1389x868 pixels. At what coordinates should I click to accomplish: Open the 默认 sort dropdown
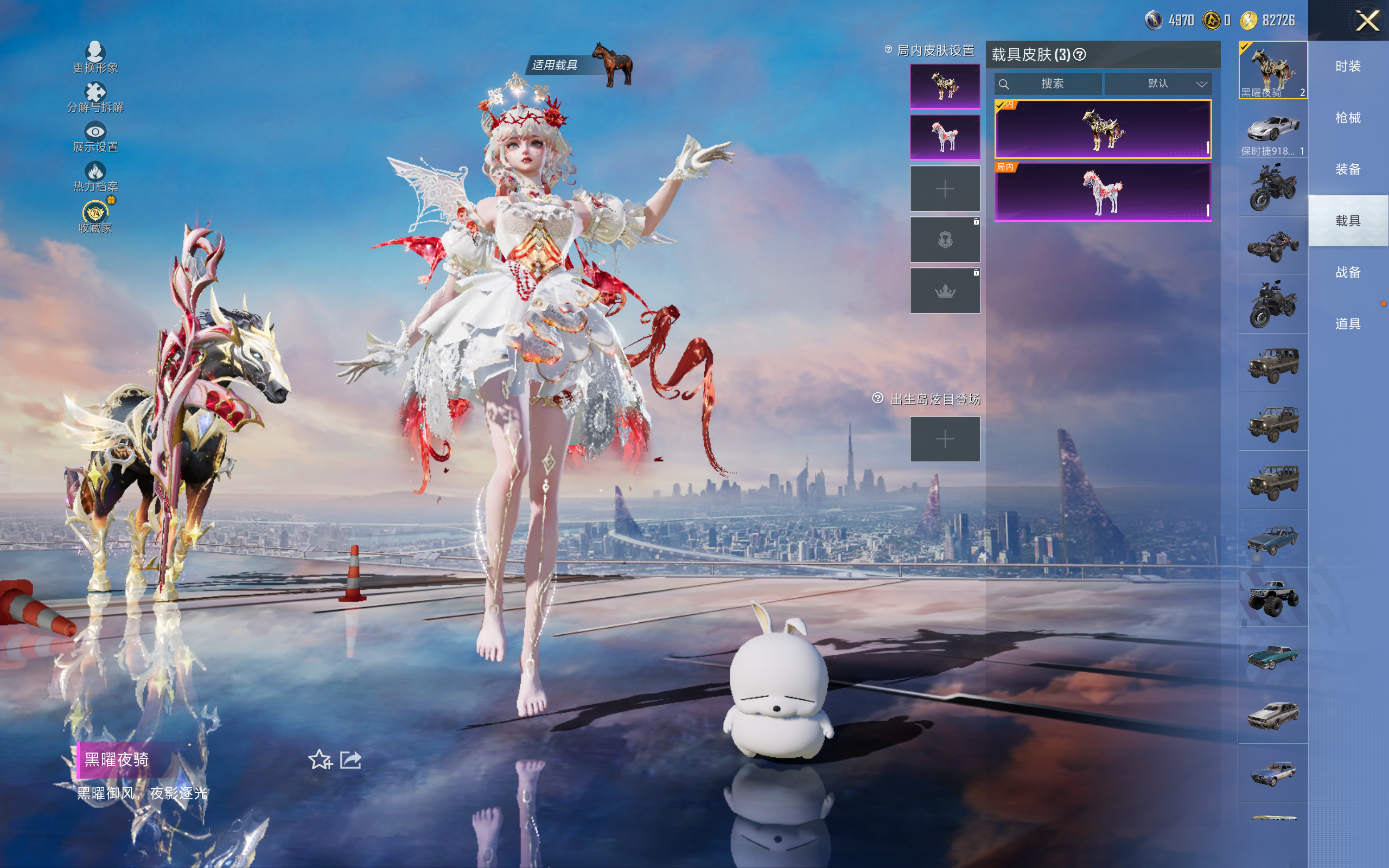[x=1158, y=84]
